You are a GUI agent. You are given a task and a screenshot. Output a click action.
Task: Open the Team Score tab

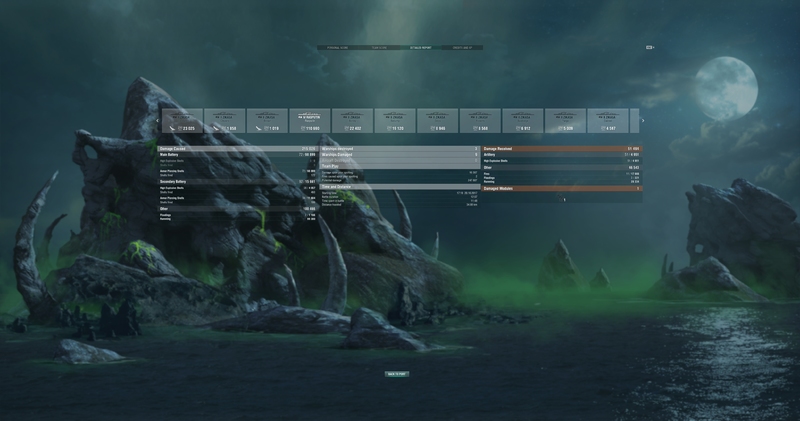(x=380, y=47)
